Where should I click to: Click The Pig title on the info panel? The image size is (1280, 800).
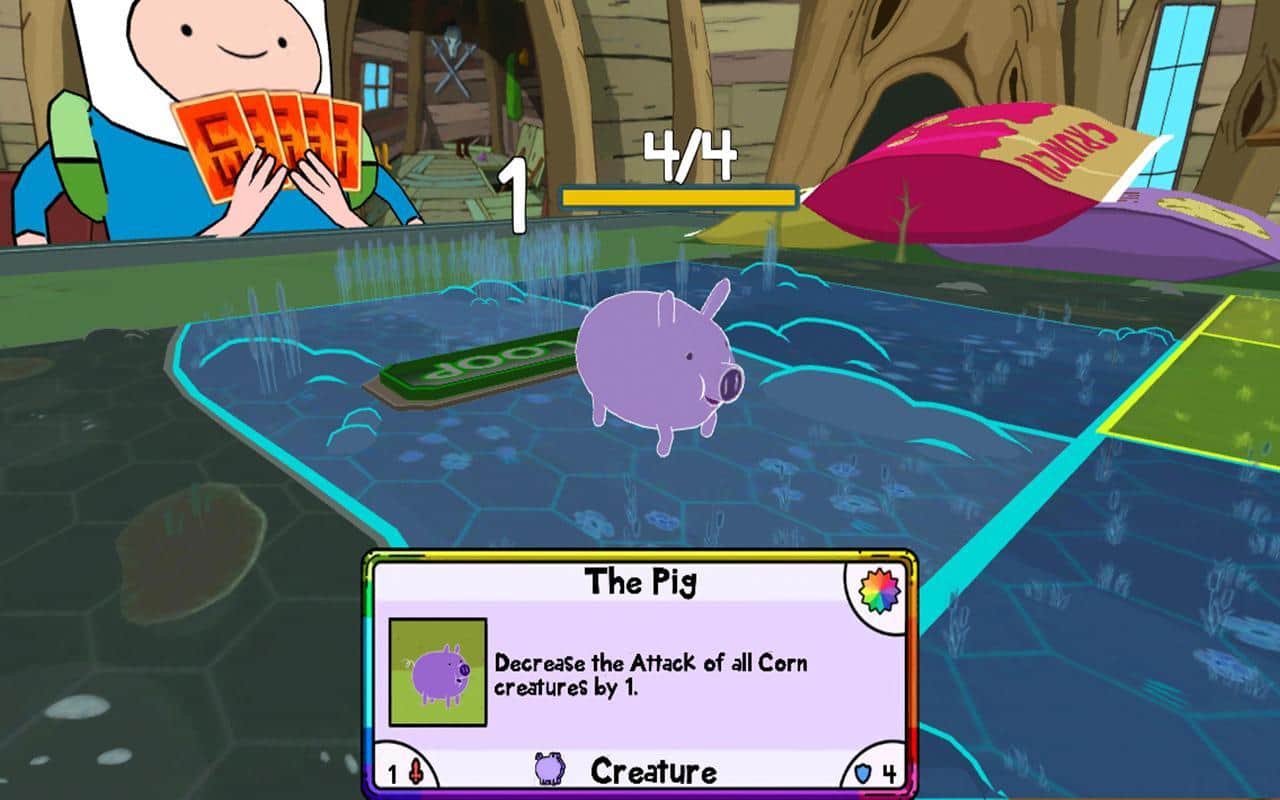pos(640,580)
